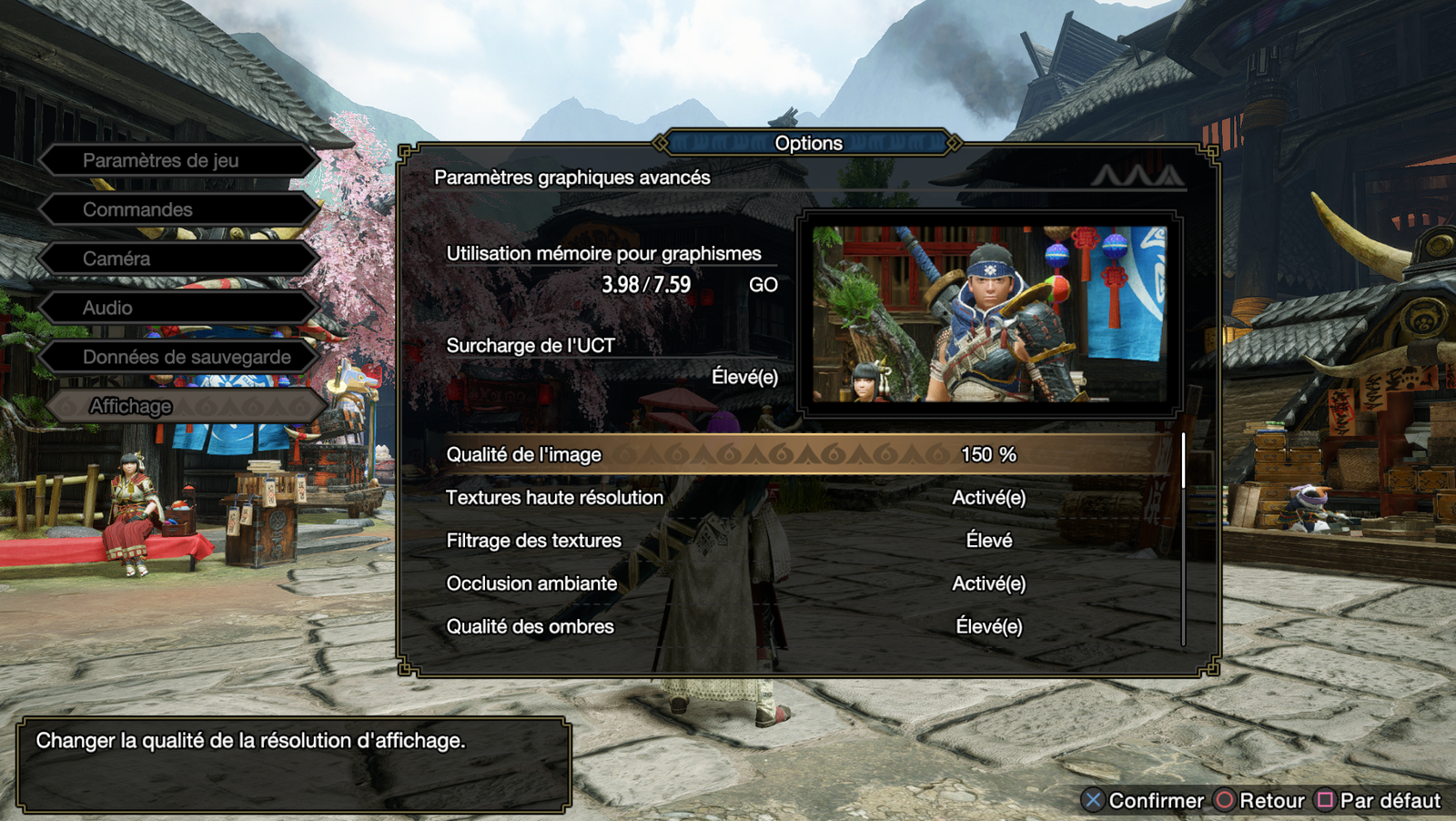Click Retour to go back

coord(1260,800)
